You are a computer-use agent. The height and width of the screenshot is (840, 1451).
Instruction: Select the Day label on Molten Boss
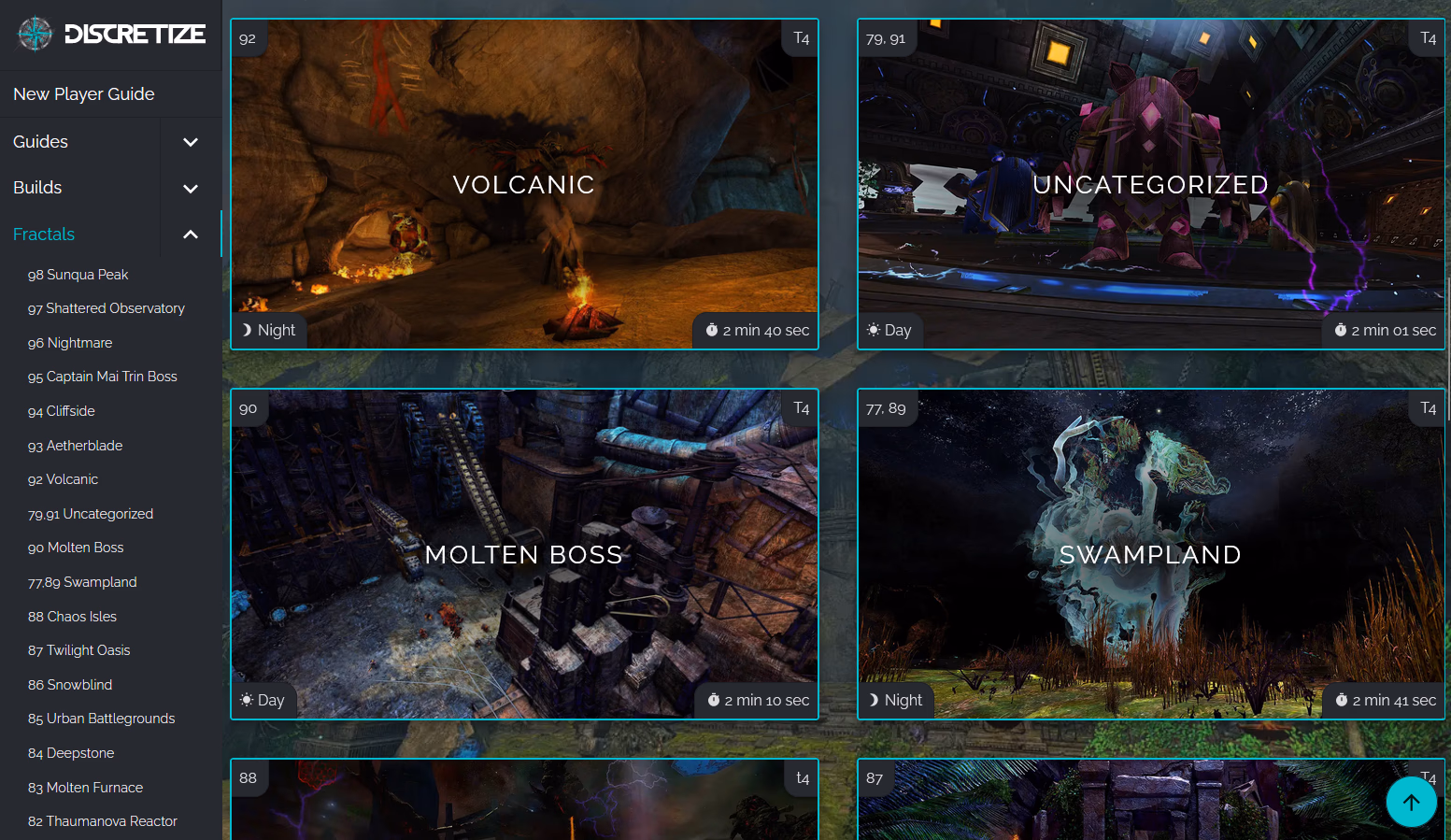point(271,699)
